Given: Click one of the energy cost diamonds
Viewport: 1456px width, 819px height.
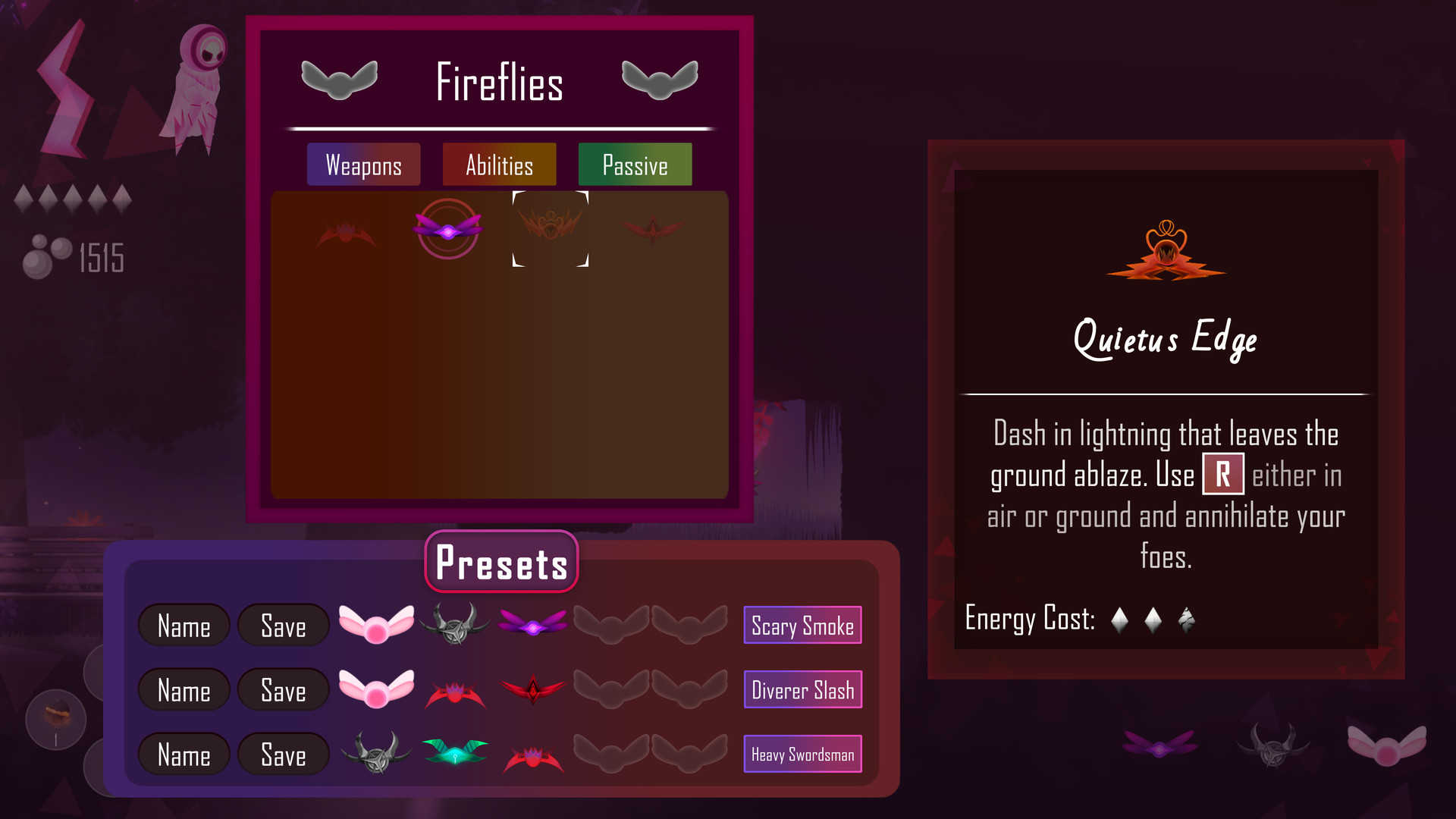Looking at the screenshot, I should pos(1120,618).
